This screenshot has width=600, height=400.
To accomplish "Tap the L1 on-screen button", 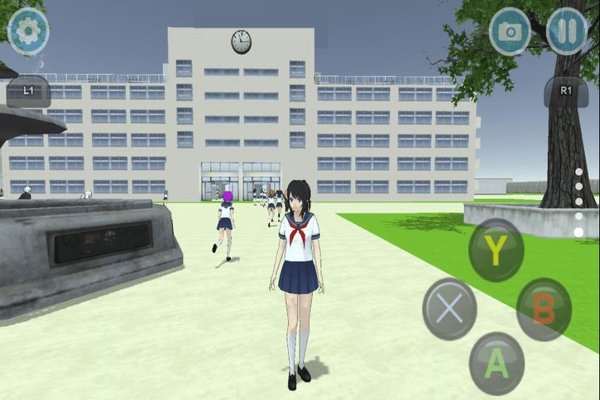I will 27,91.
